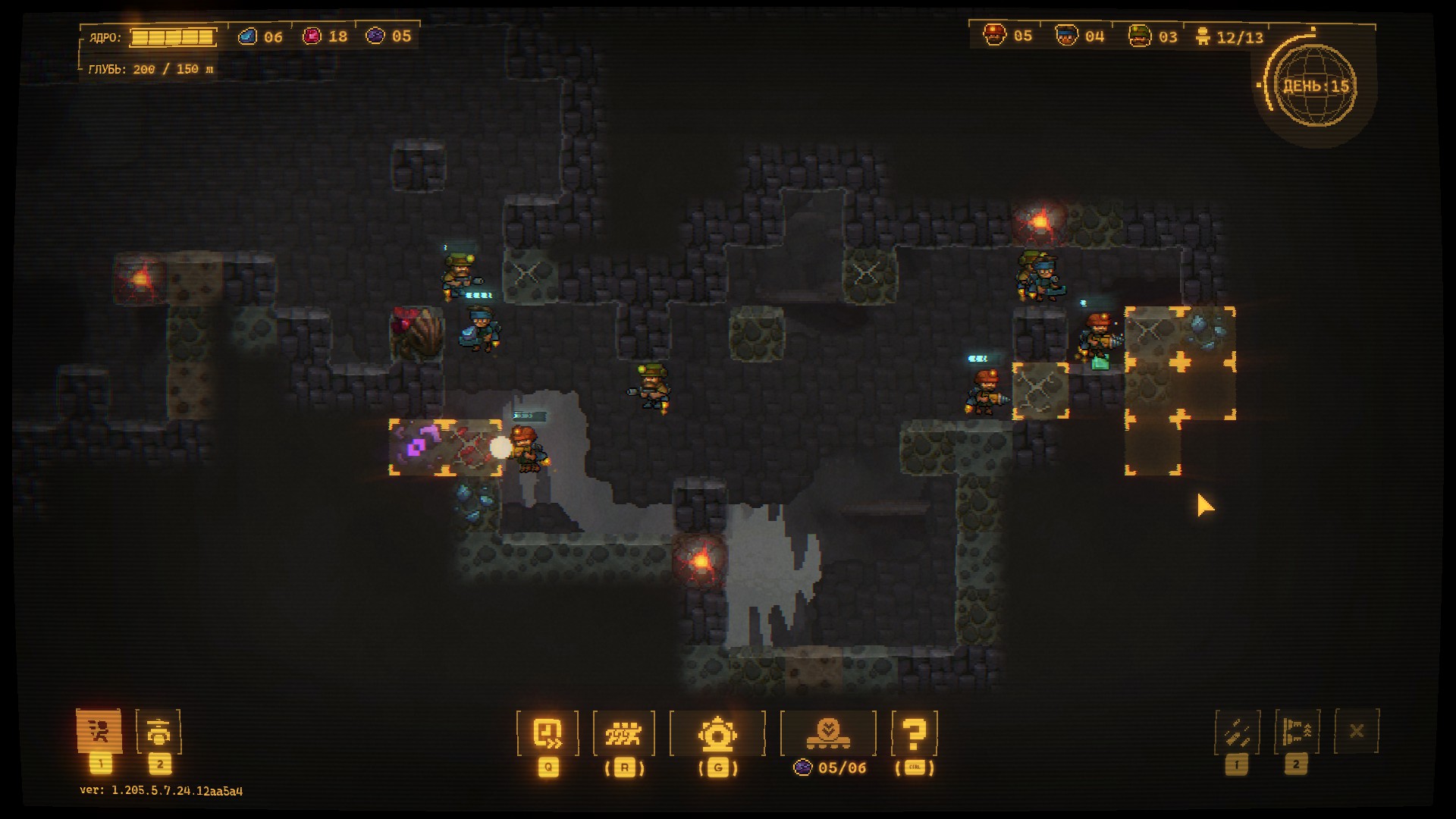Select the barricade upgrade action button
Screen dimensions: 1456x819
(x=1297, y=732)
